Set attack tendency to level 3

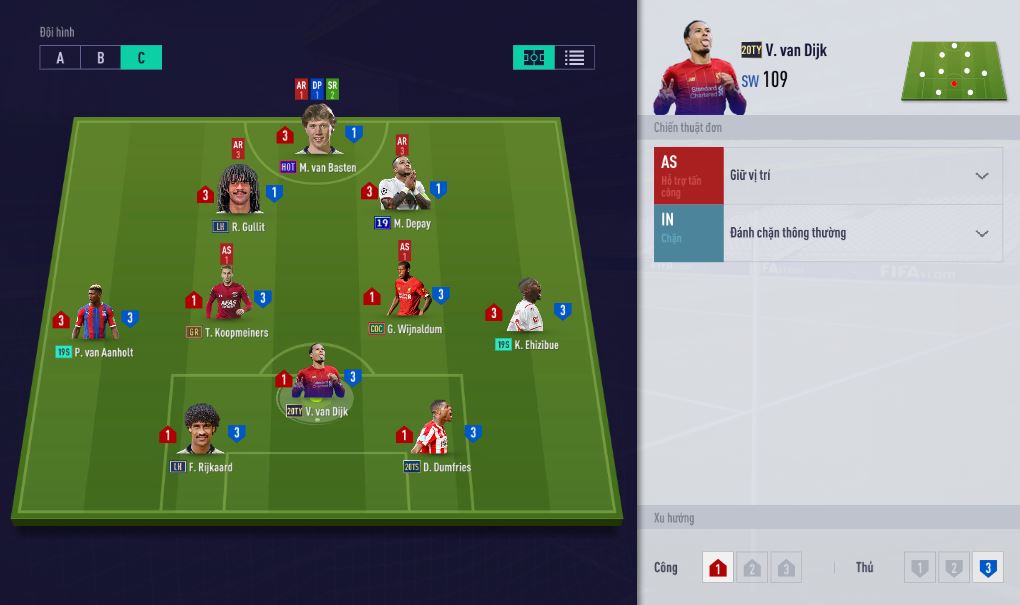[x=786, y=568]
